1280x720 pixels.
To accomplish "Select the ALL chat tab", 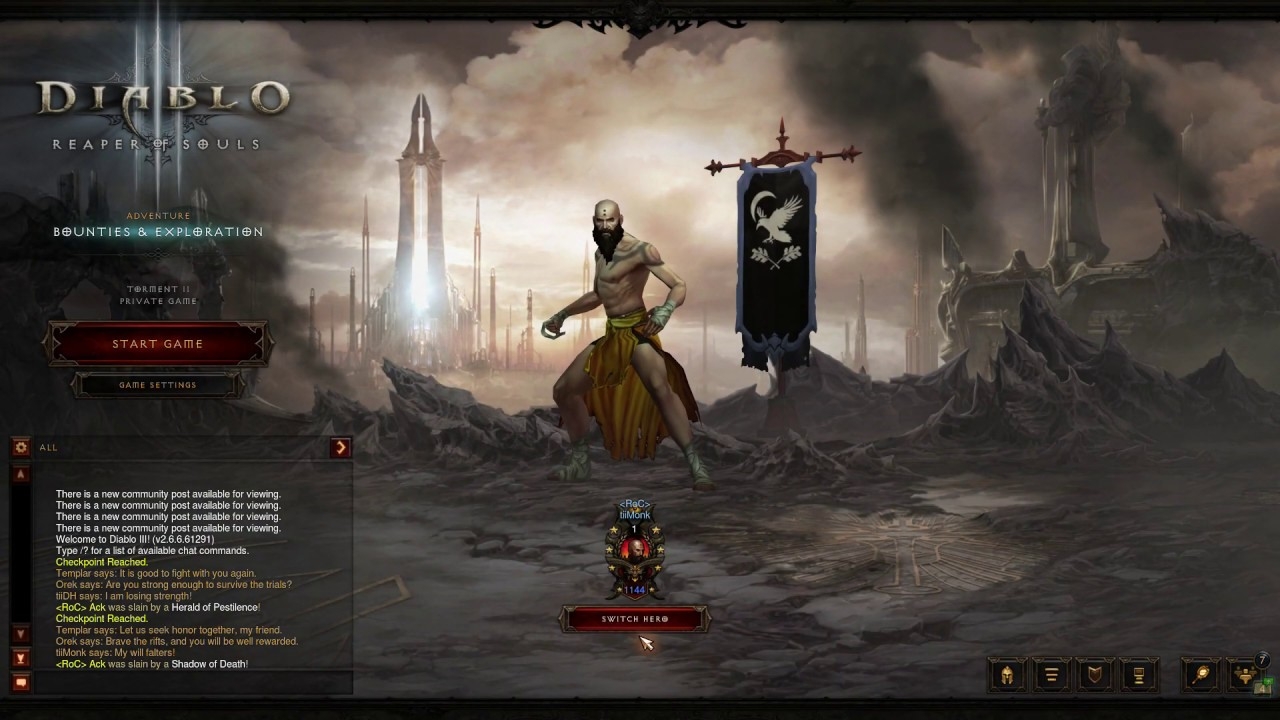I will (x=49, y=448).
